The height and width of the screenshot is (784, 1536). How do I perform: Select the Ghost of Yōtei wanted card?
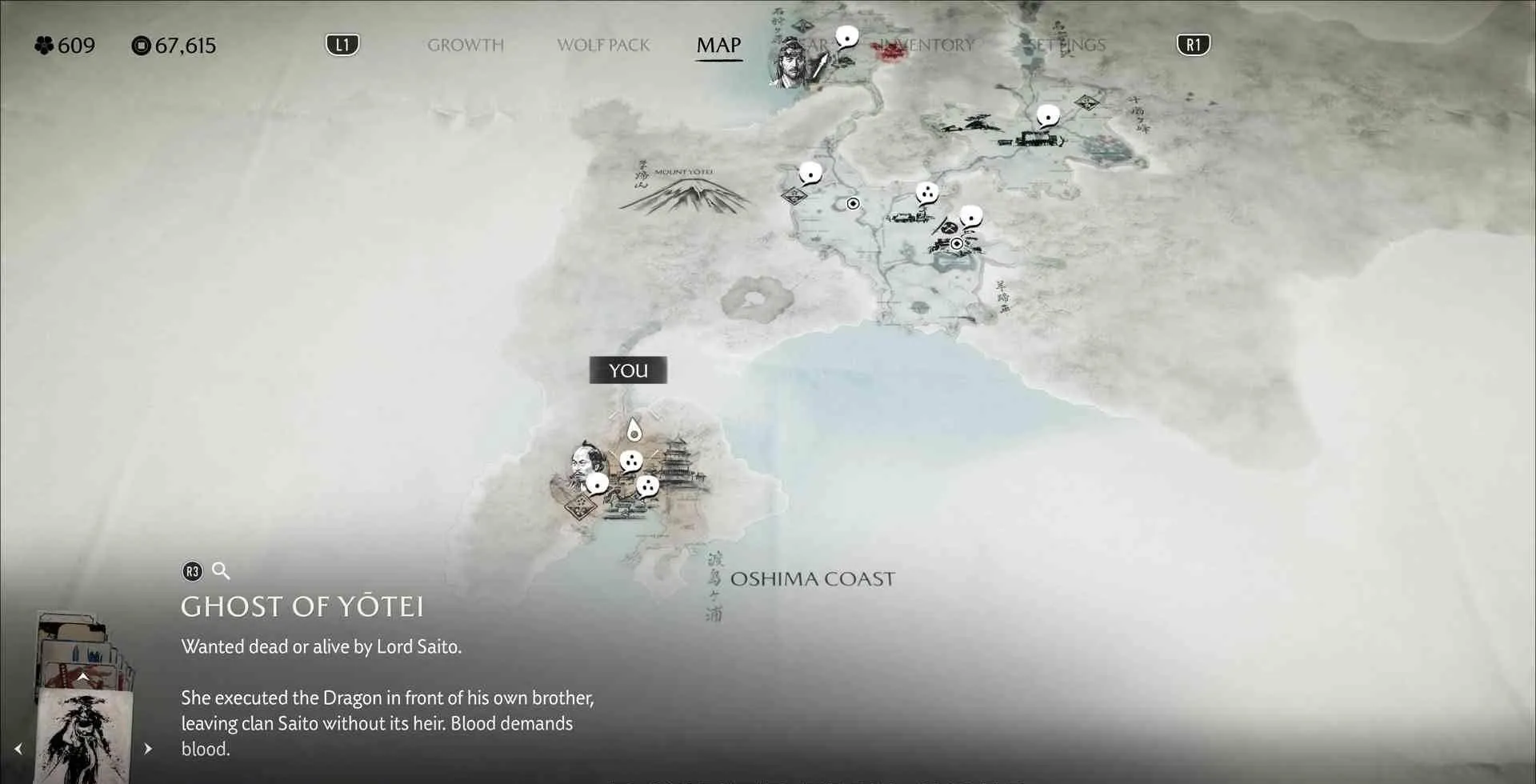click(x=84, y=738)
